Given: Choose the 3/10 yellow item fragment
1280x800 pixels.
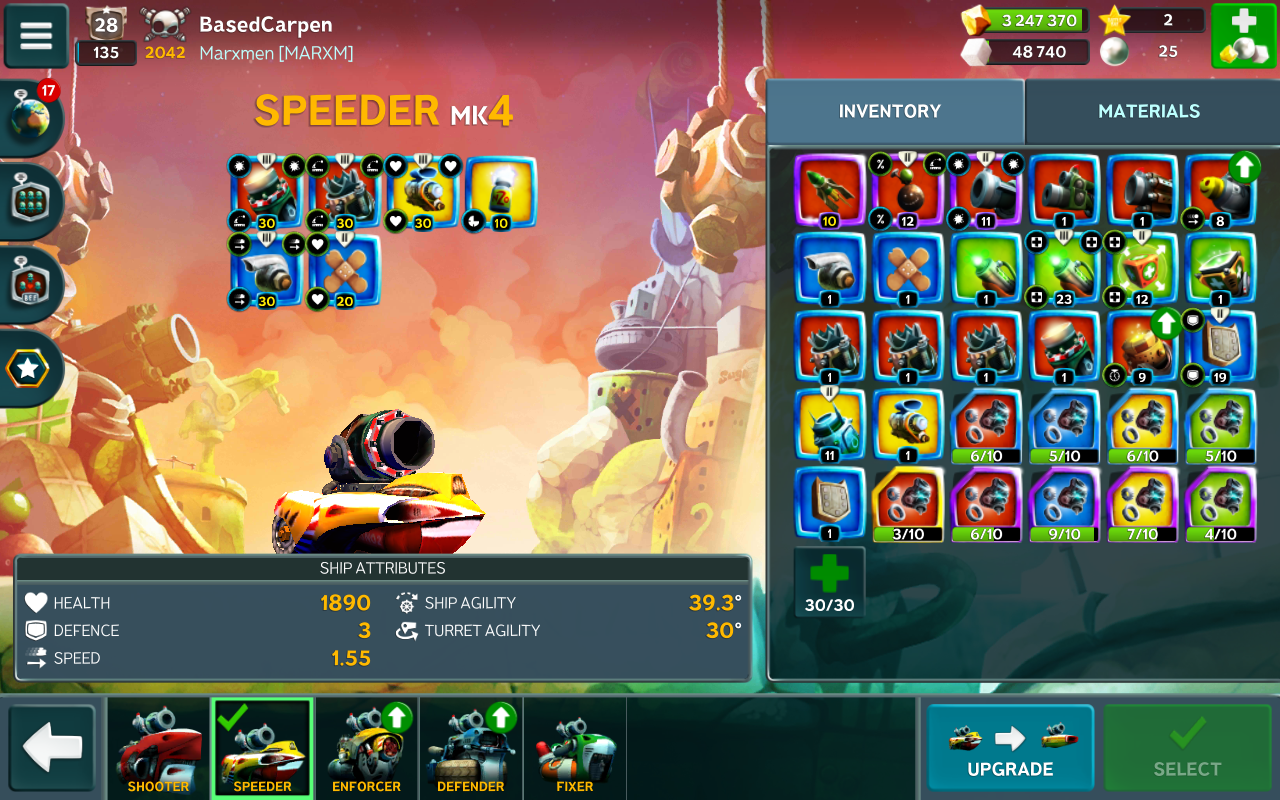Looking at the screenshot, I should click(908, 505).
